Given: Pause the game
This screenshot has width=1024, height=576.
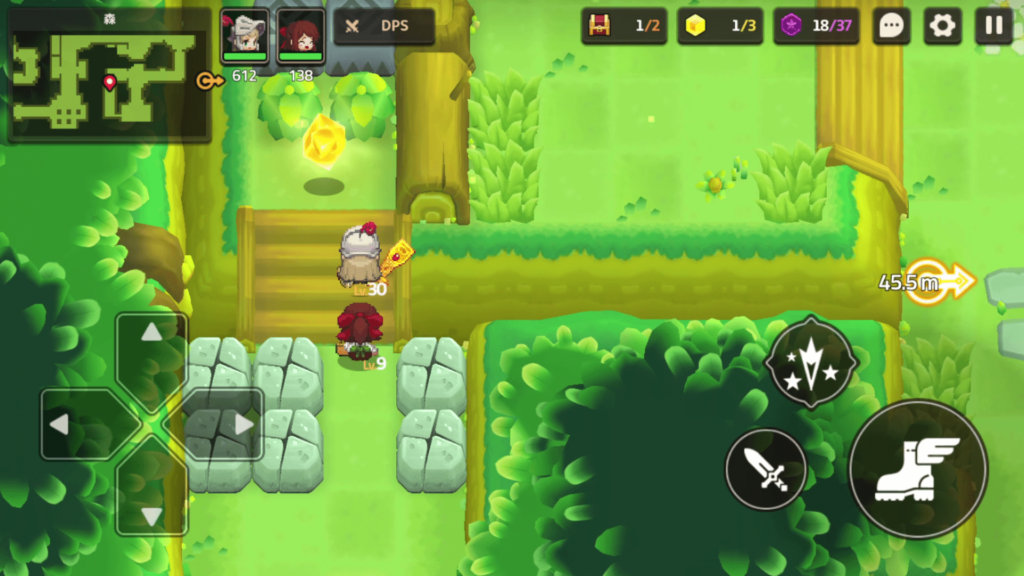Looking at the screenshot, I should coord(993,26).
